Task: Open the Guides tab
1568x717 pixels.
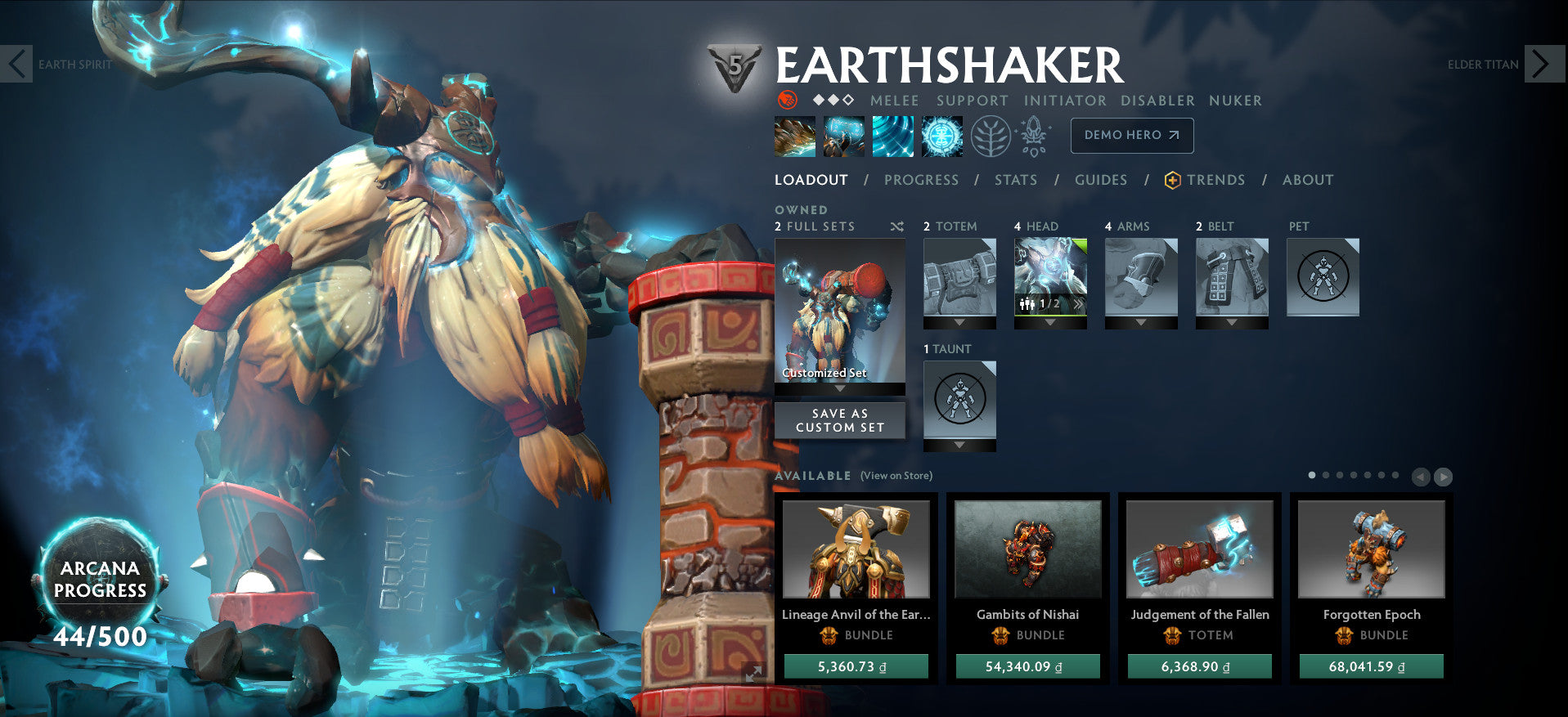Action: tap(1100, 180)
